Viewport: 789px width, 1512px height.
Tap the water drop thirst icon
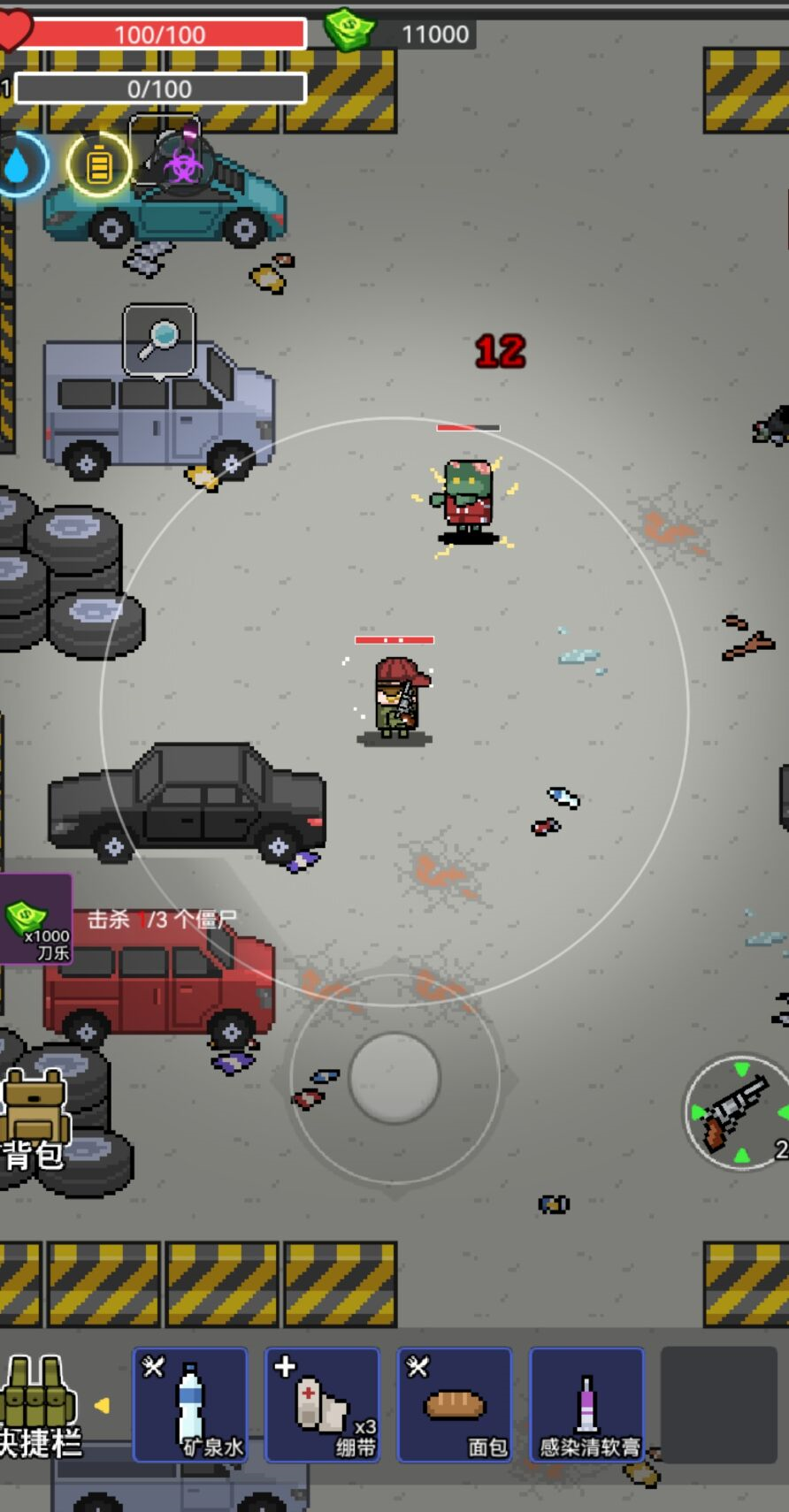click(18, 164)
